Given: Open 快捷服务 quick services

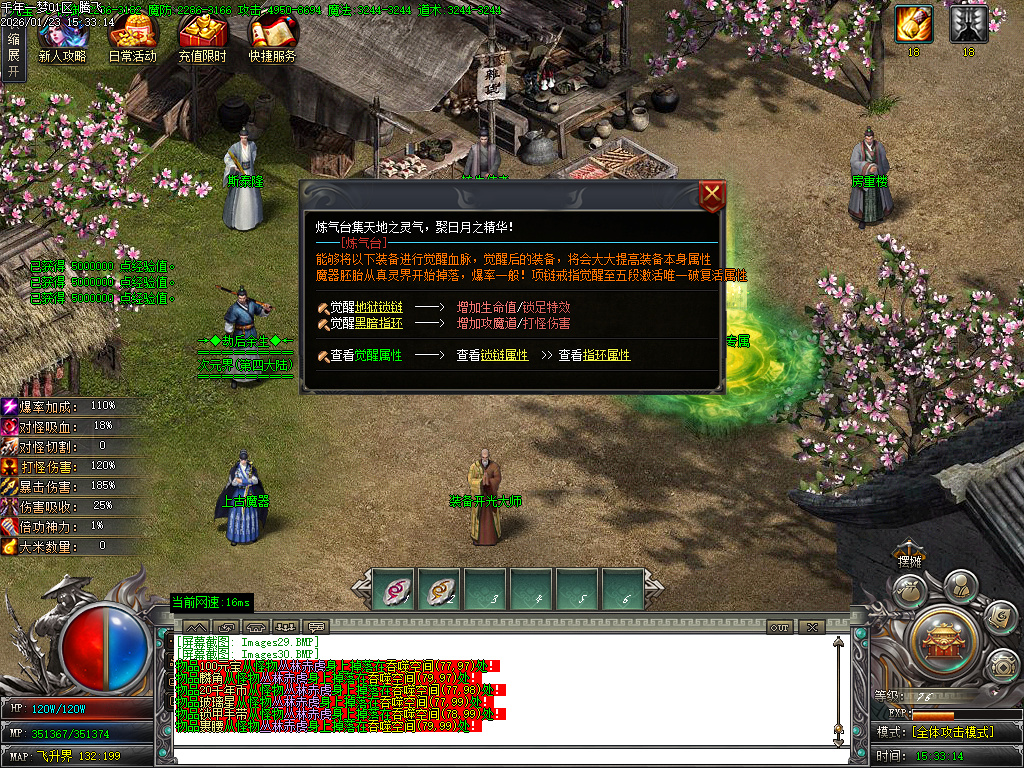Looking at the screenshot, I should click(272, 40).
